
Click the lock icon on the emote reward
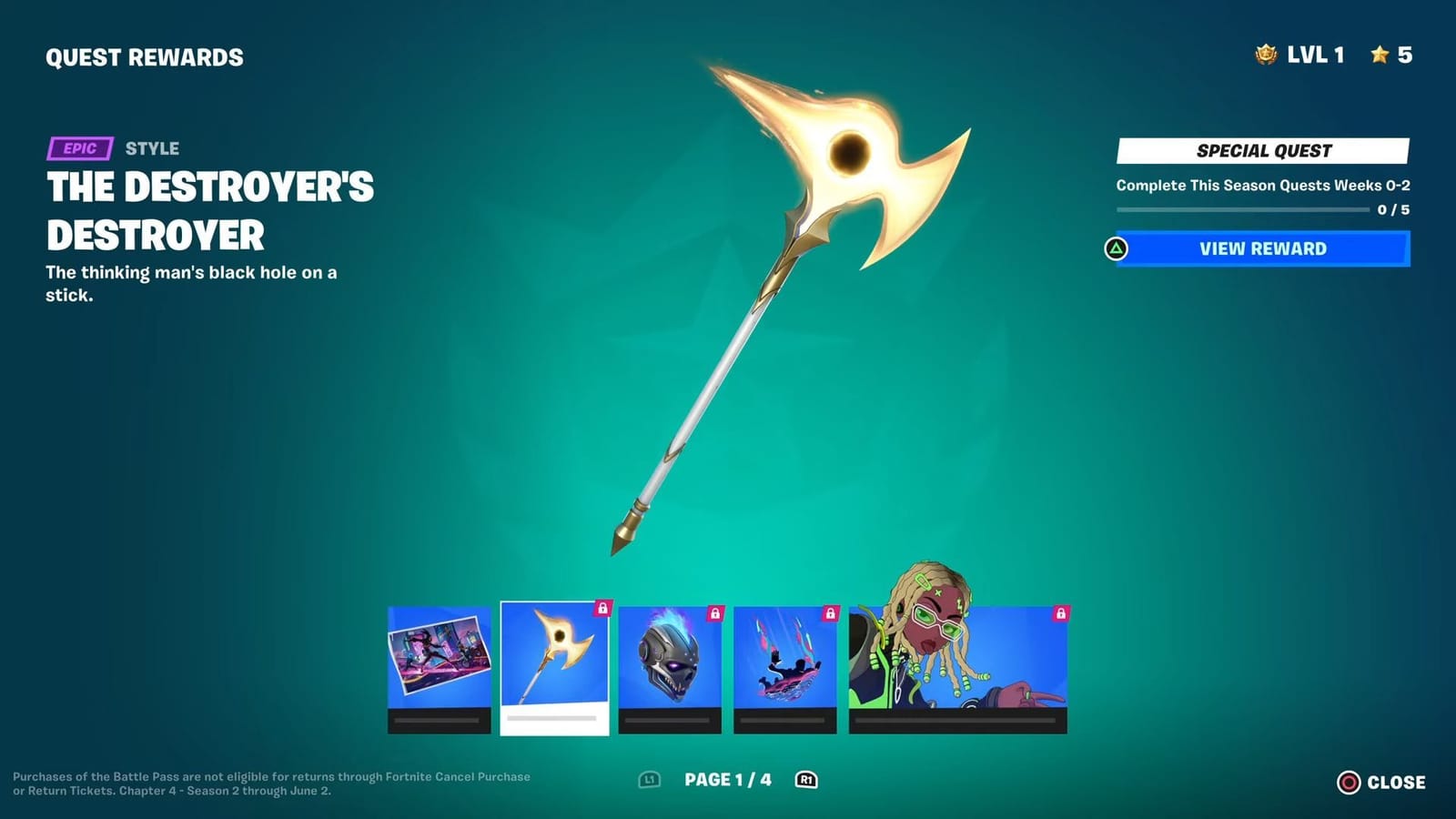1063,612
